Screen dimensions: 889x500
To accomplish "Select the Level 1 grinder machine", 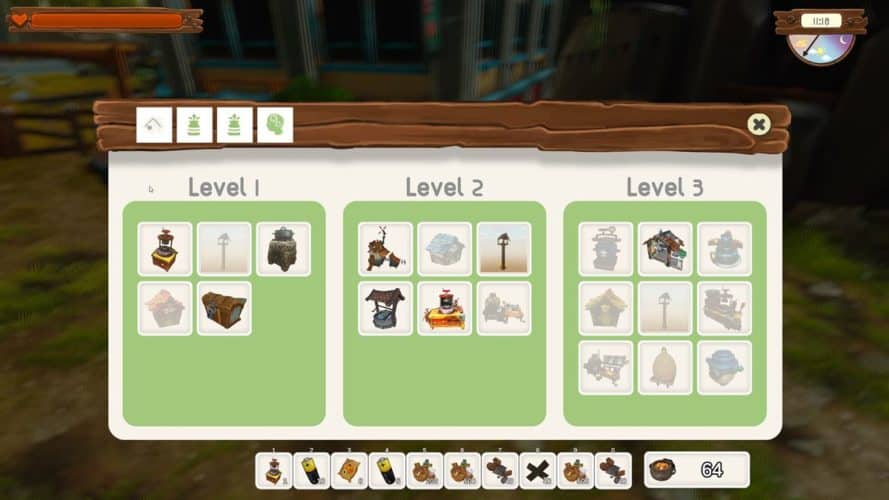I will (x=165, y=249).
